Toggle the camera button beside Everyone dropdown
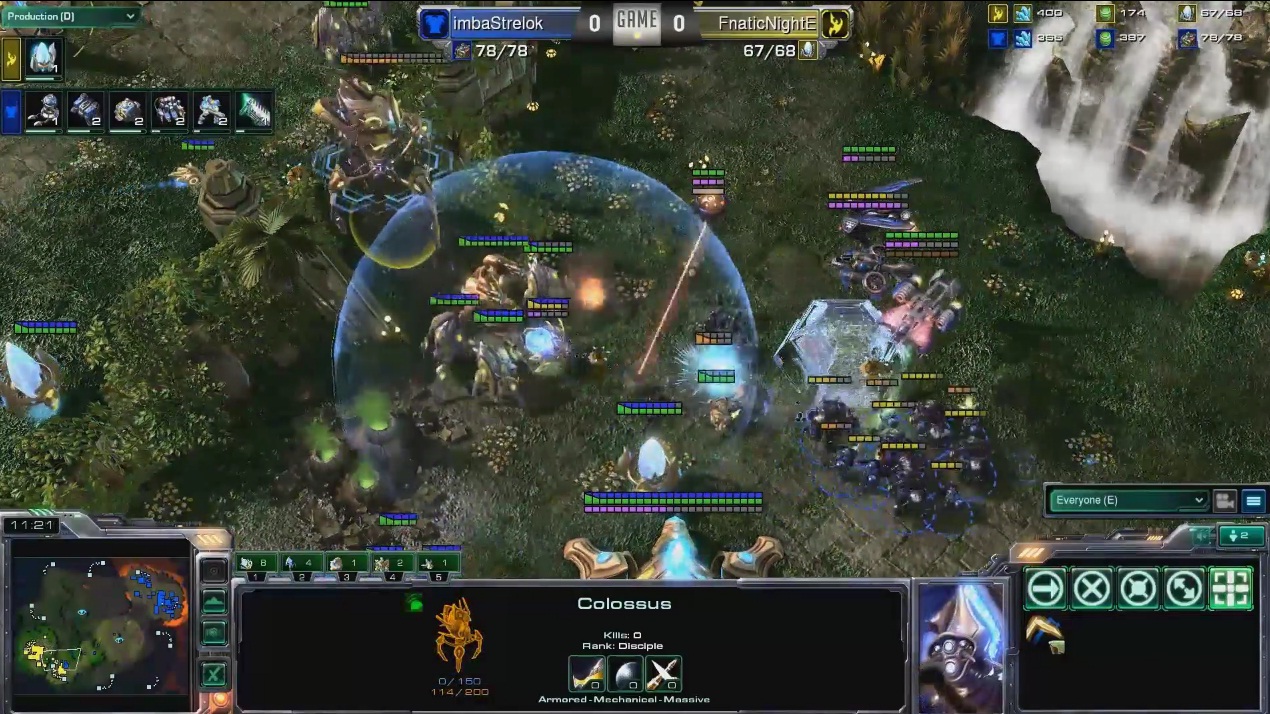 pos(1225,500)
